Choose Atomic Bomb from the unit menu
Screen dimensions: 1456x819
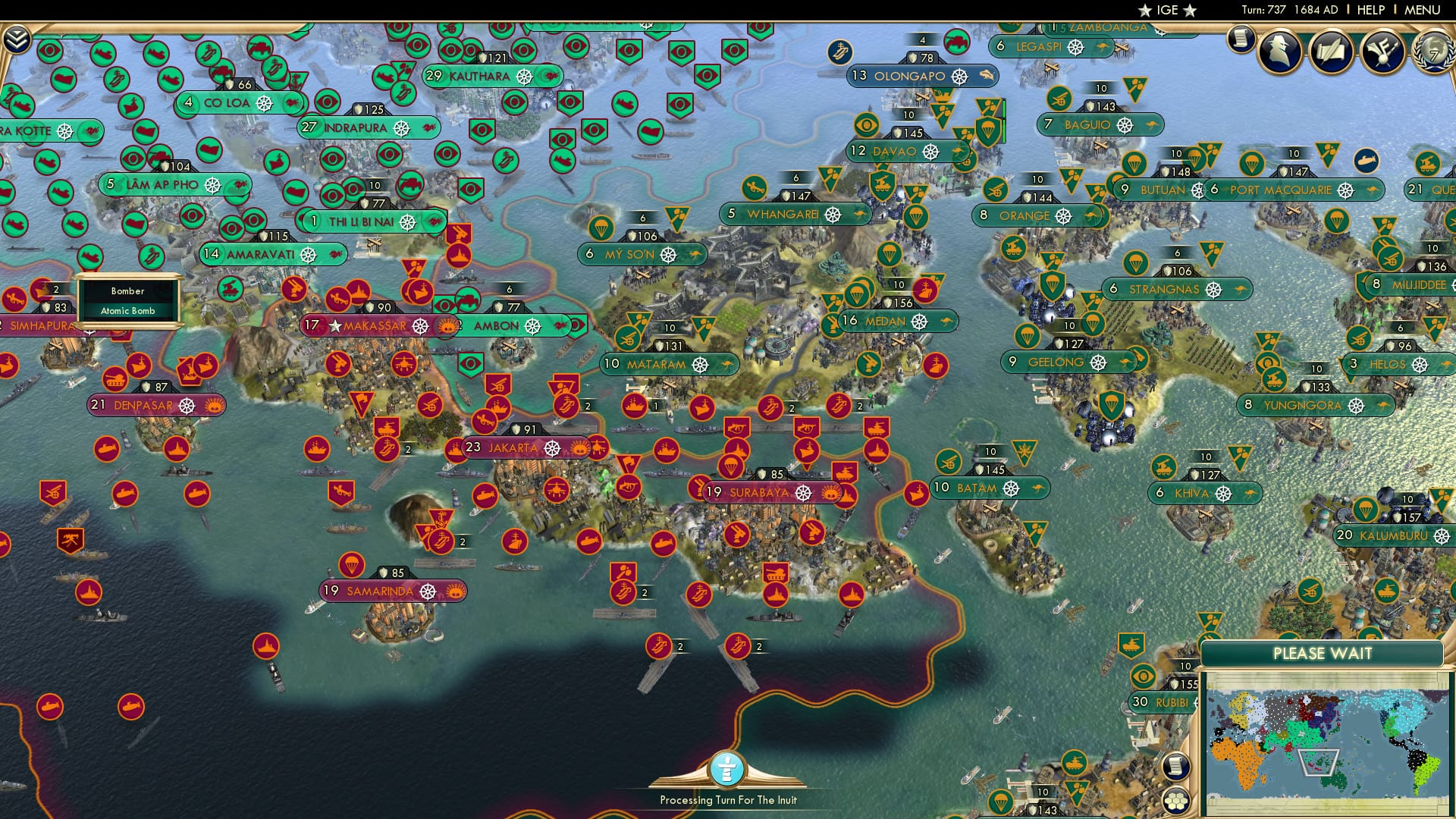click(x=127, y=310)
